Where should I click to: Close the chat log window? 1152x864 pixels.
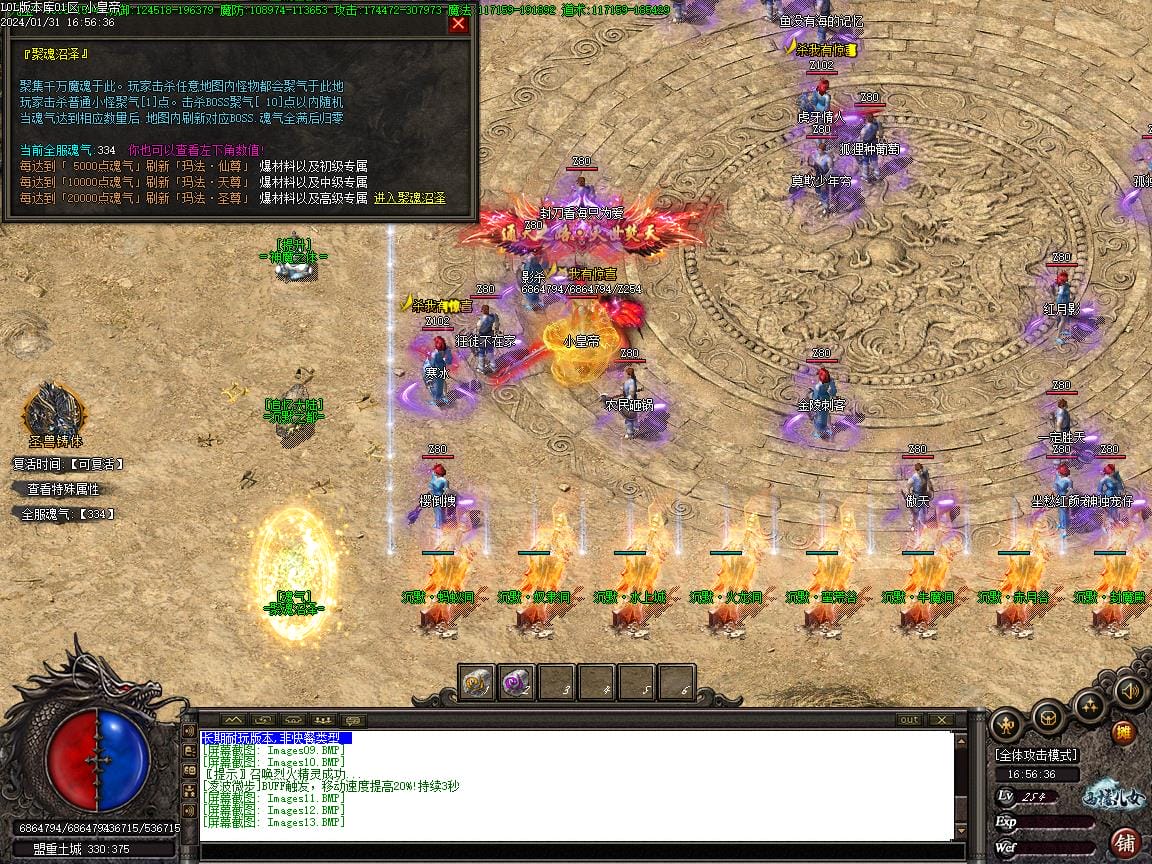(x=940, y=720)
